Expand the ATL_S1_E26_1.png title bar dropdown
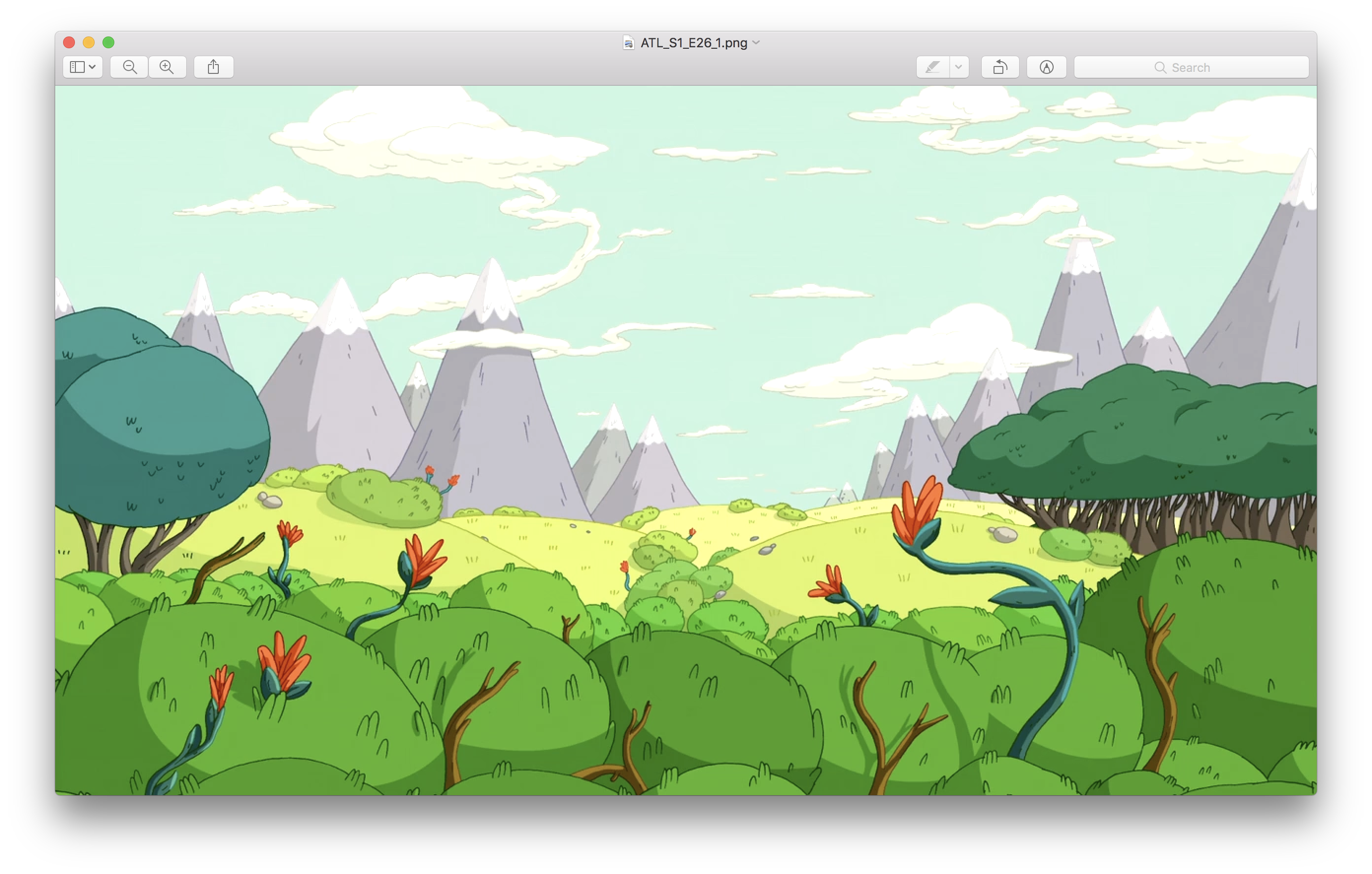The width and height of the screenshot is (1372, 874). [x=756, y=43]
